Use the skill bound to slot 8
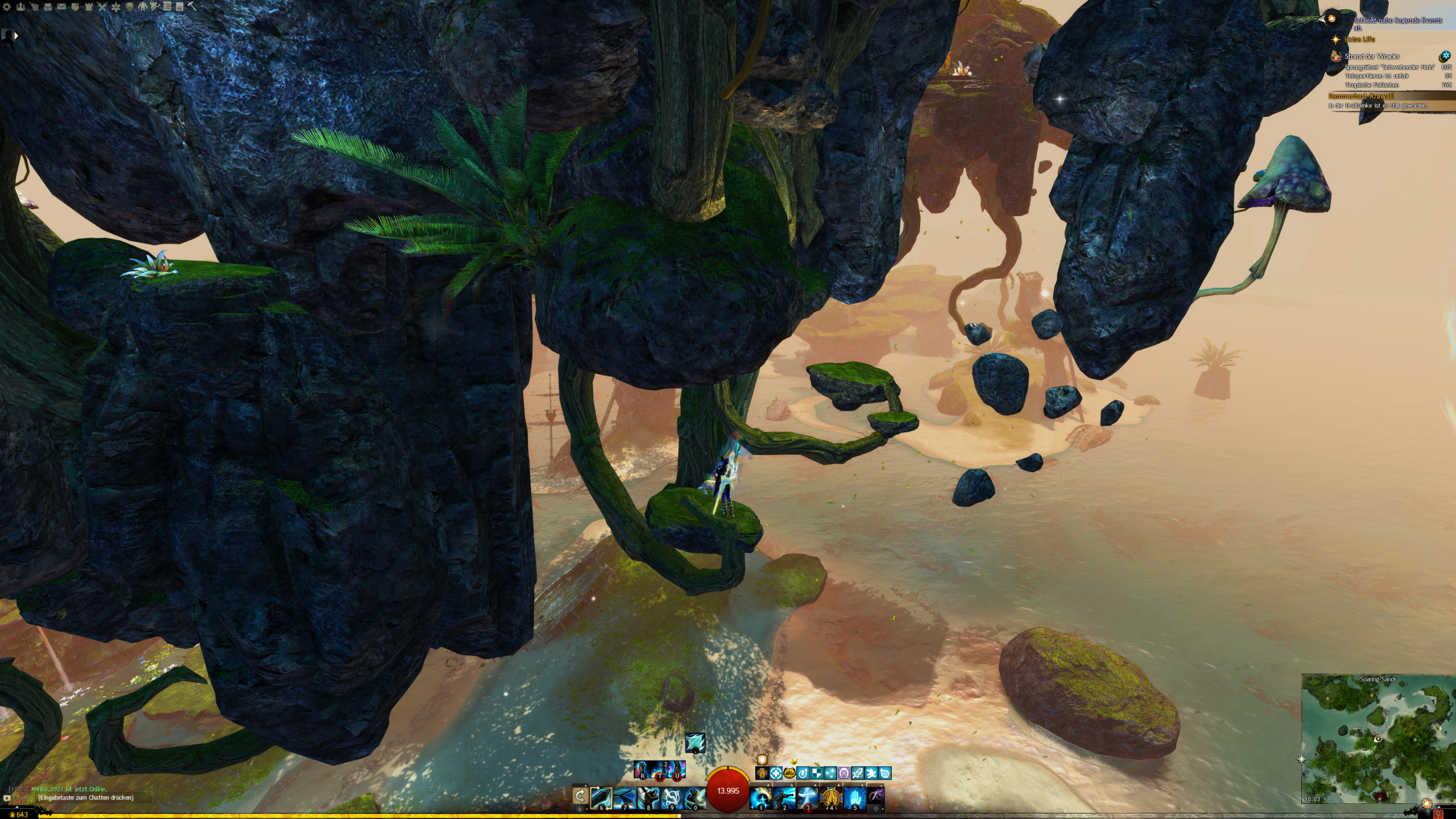Screen dimensions: 1456x819 click(648, 797)
